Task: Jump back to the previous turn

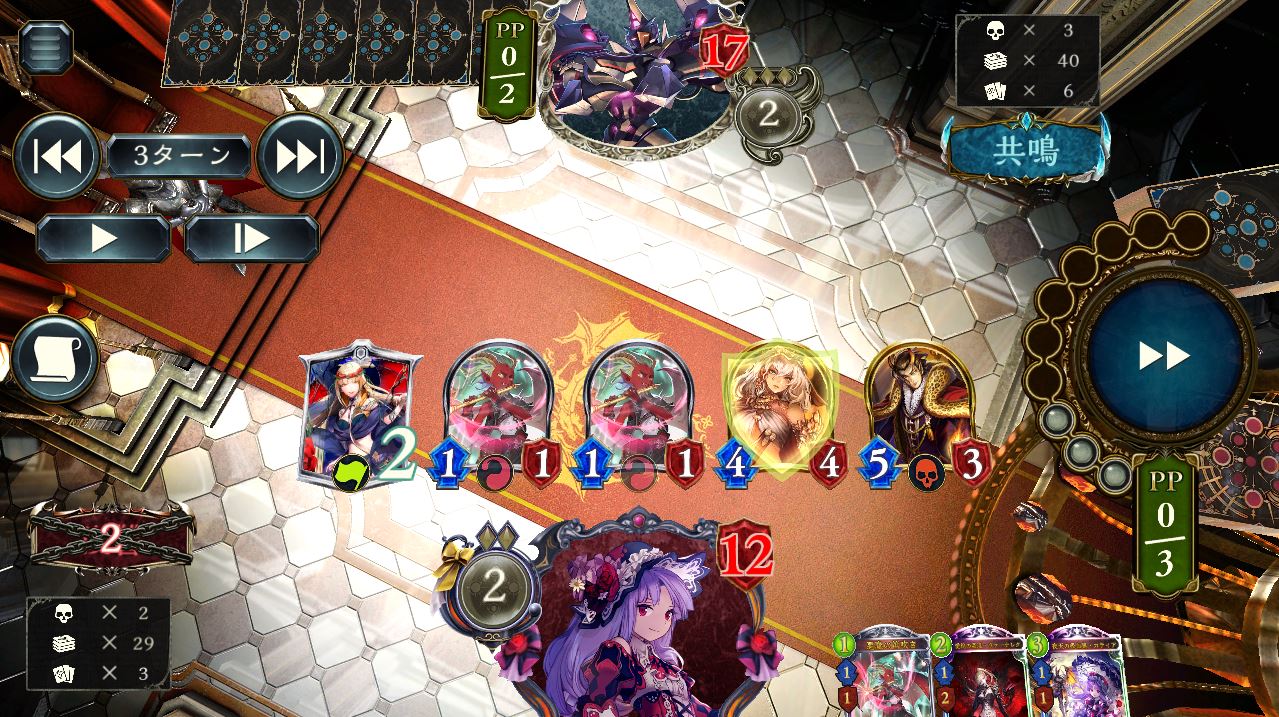Action: 56,156
